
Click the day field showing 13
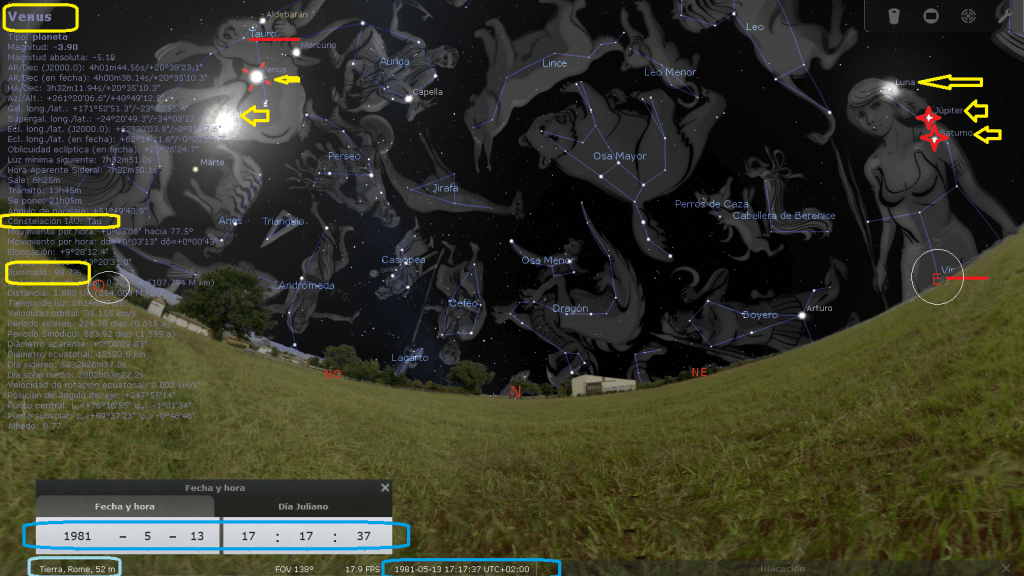(x=197, y=536)
